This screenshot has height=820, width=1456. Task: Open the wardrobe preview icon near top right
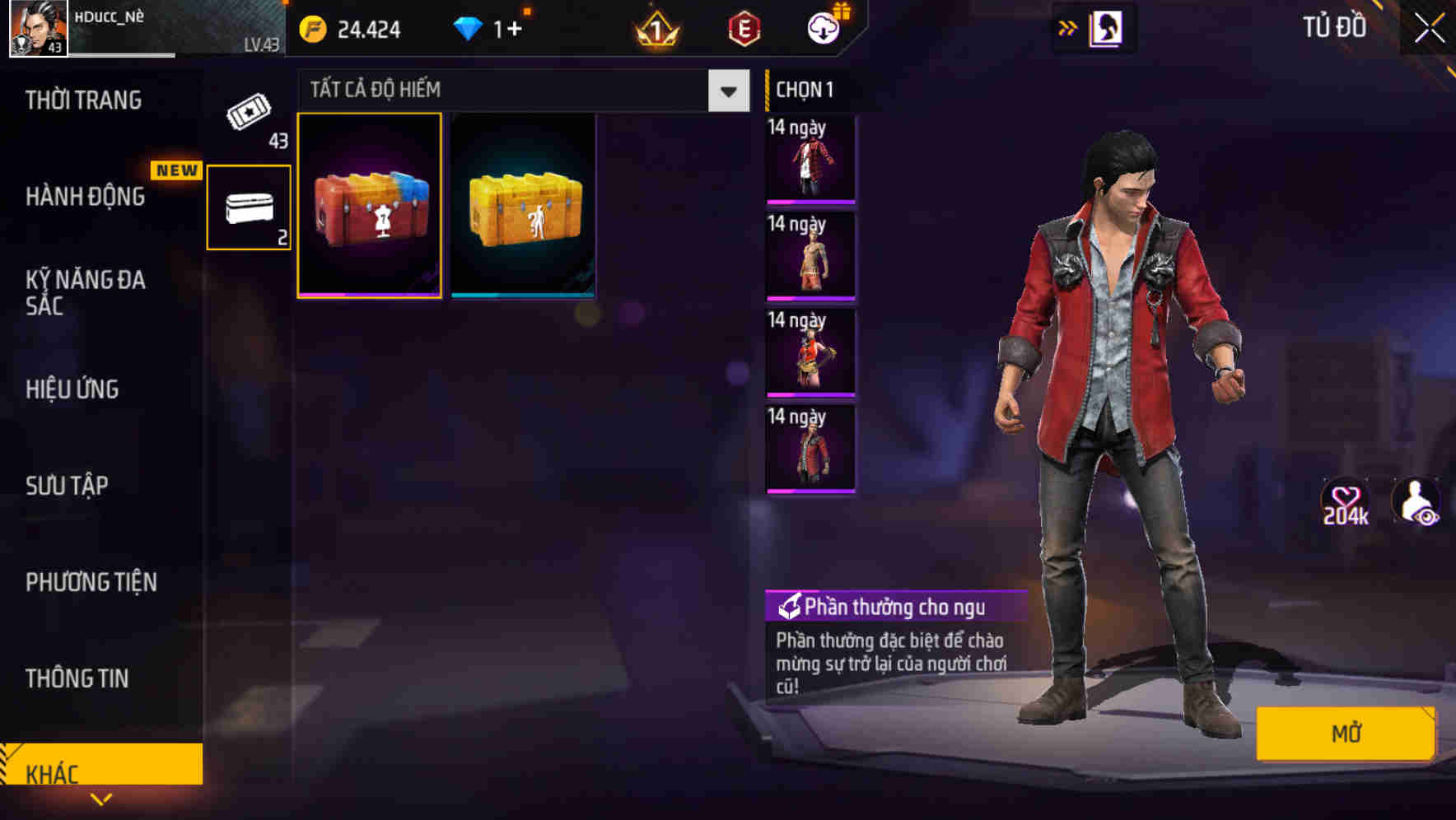(1108, 27)
